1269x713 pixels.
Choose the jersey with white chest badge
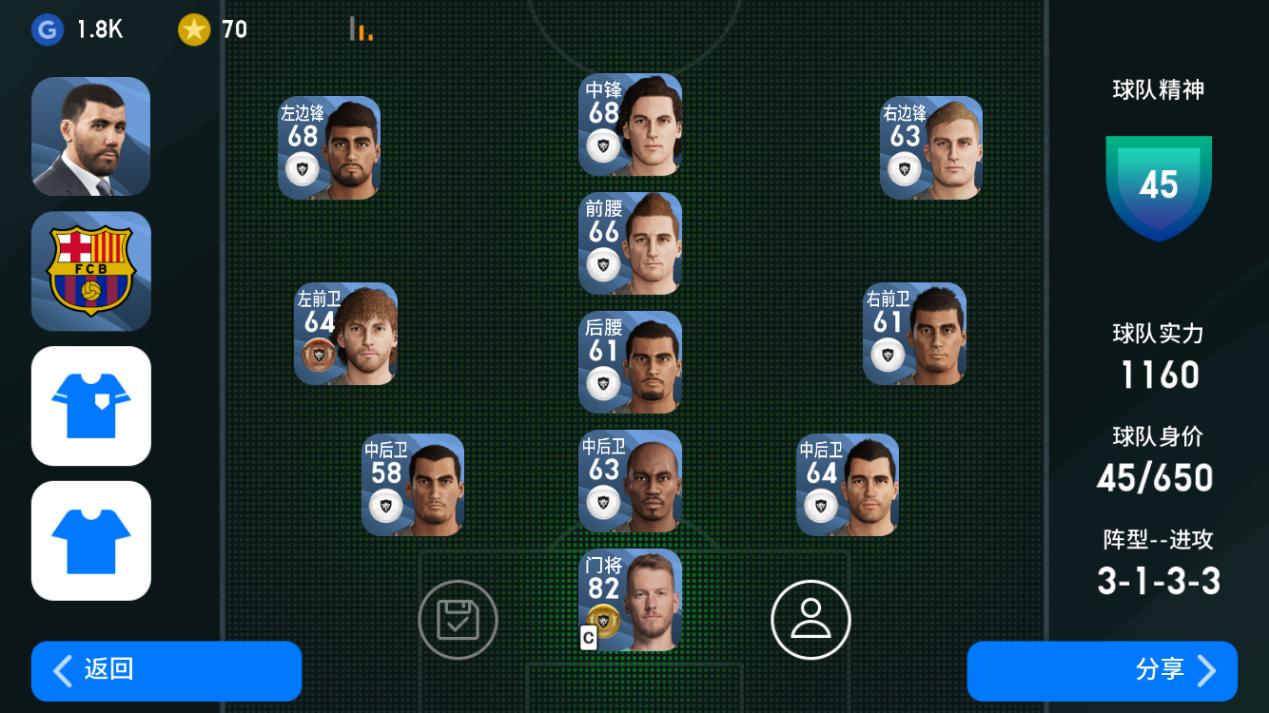point(91,406)
